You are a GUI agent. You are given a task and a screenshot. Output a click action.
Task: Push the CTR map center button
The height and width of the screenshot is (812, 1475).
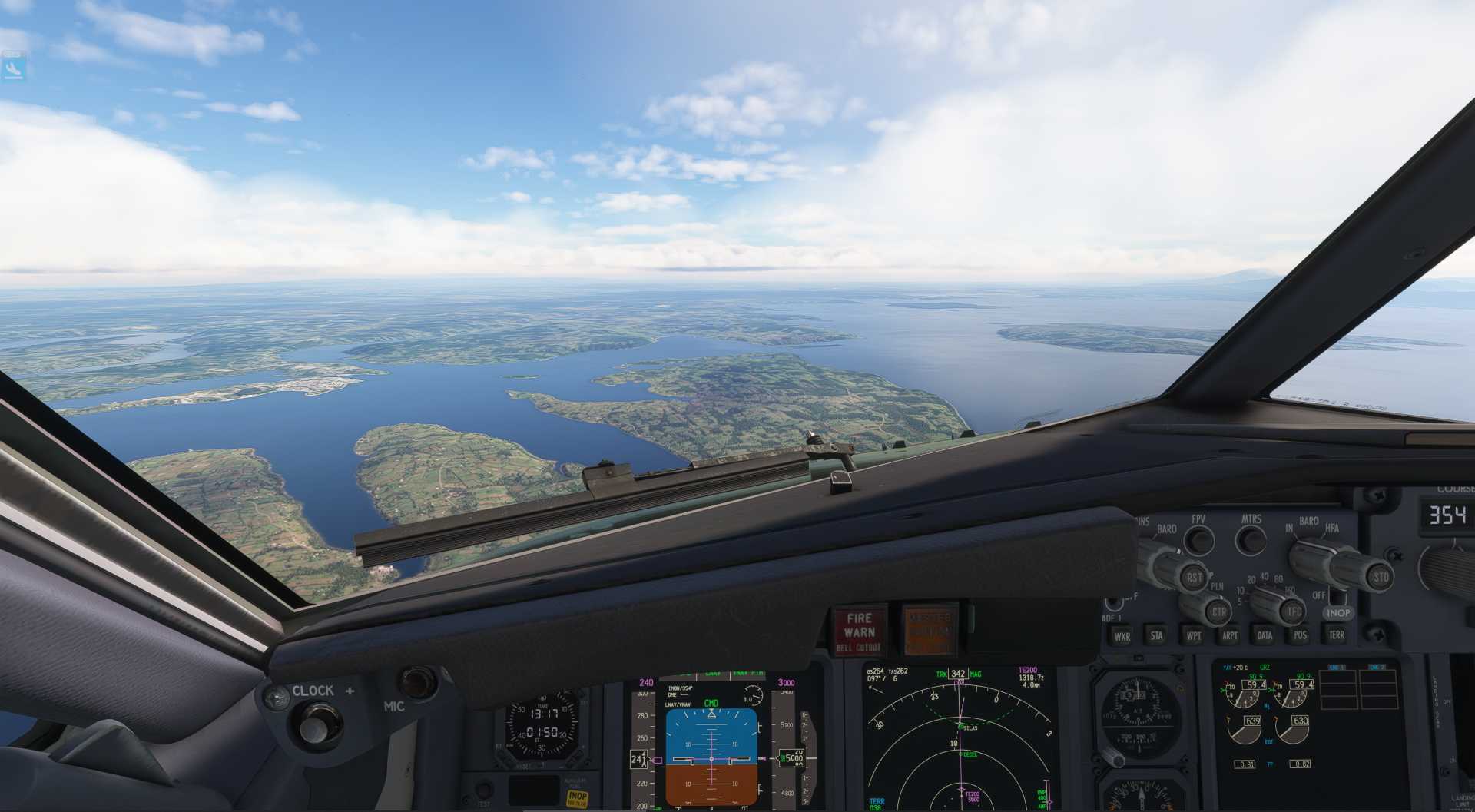point(1218,612)
